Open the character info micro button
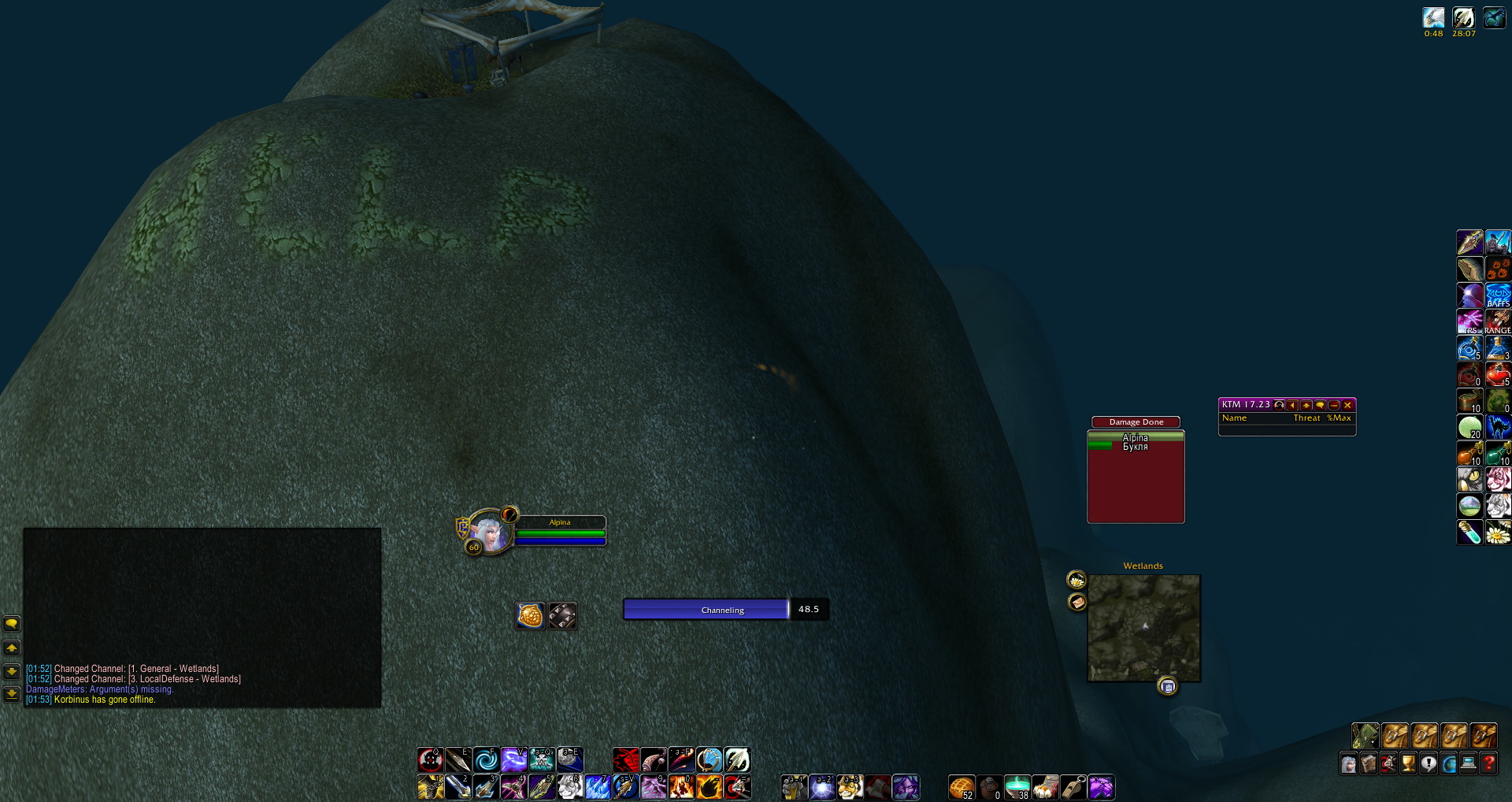Screen dimensions: 1512x802 (x=1349, y=763)
